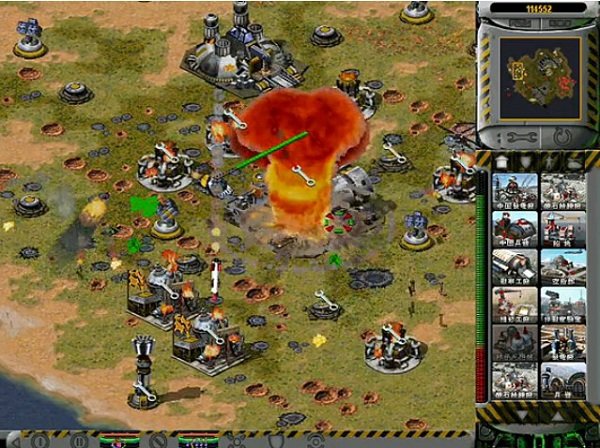Viewport: 600px width, 448px height.
Task: Select the ore refinery build icon
Action: [x=563, y=190]
